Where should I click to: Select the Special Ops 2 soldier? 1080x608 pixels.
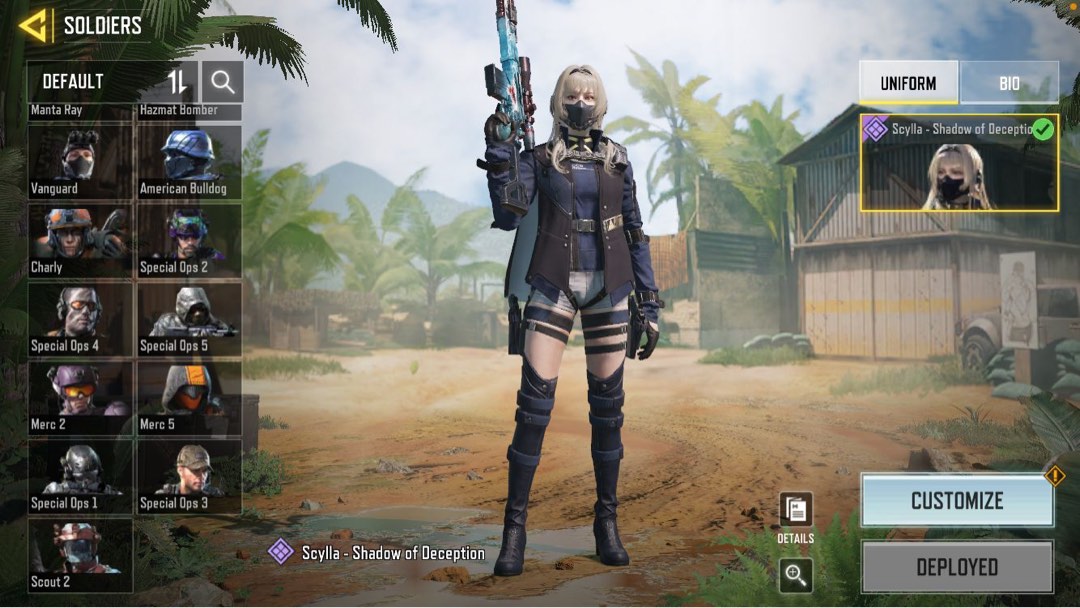coord(189,240)
